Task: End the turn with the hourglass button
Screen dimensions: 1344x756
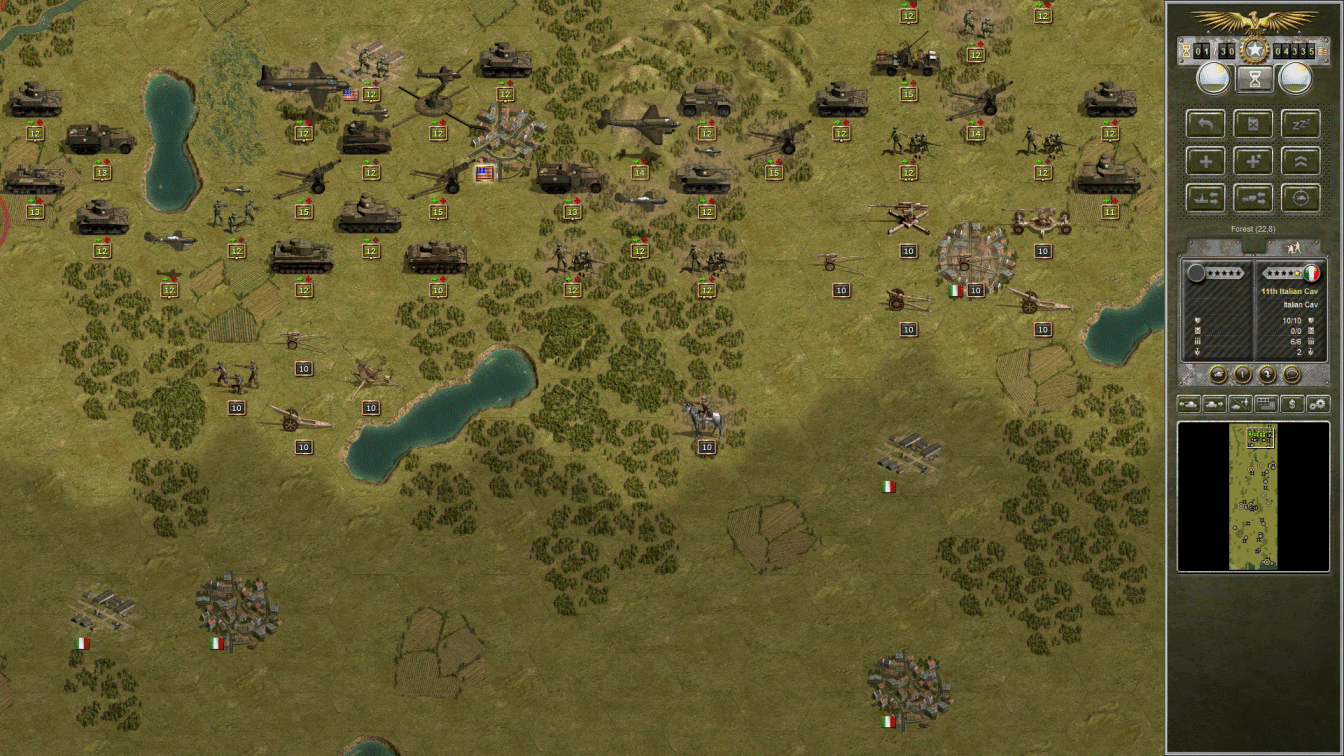Action: click(x=1254, y=78)
